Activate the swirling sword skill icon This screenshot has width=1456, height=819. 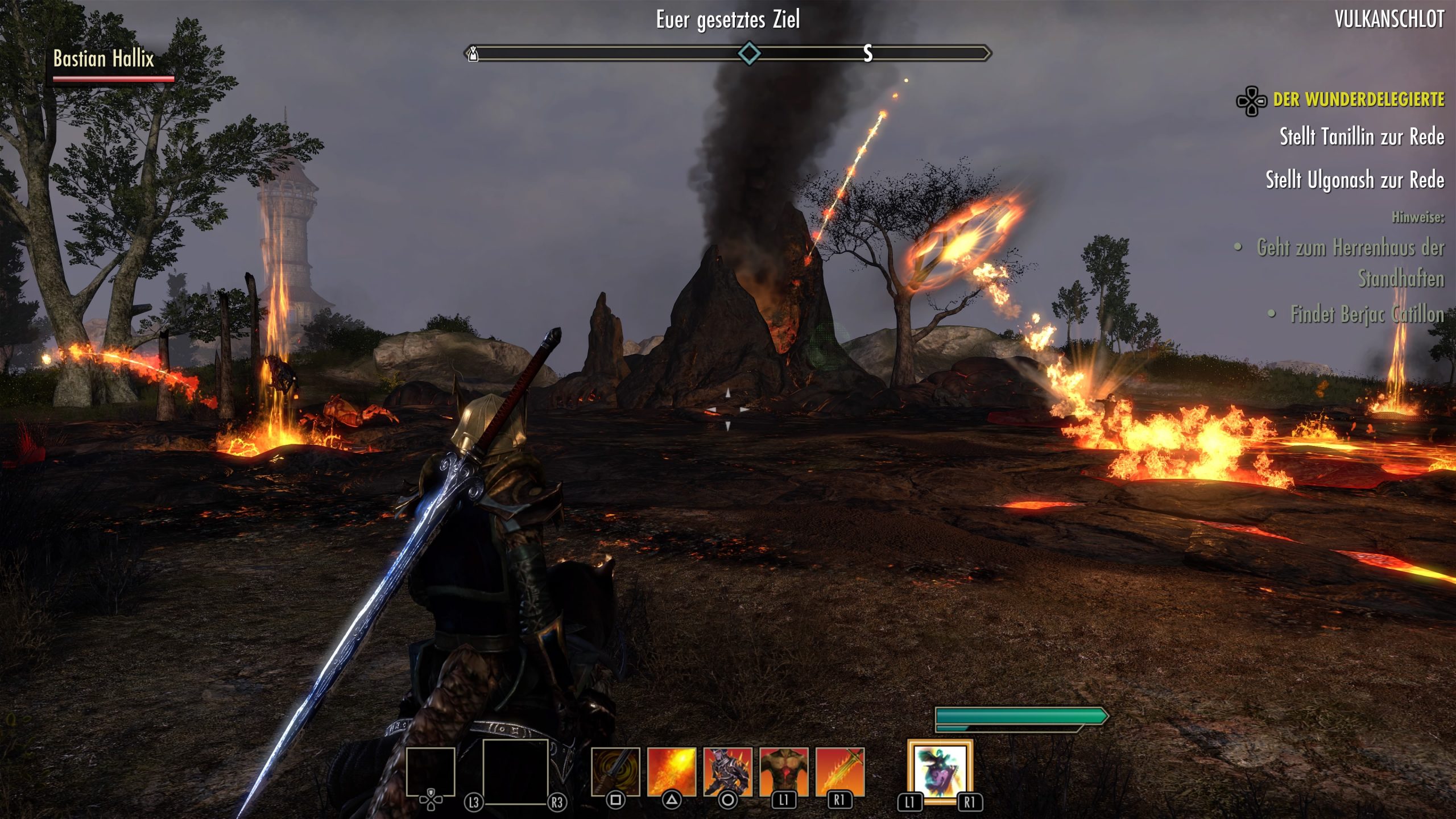[x=615, y=771]
